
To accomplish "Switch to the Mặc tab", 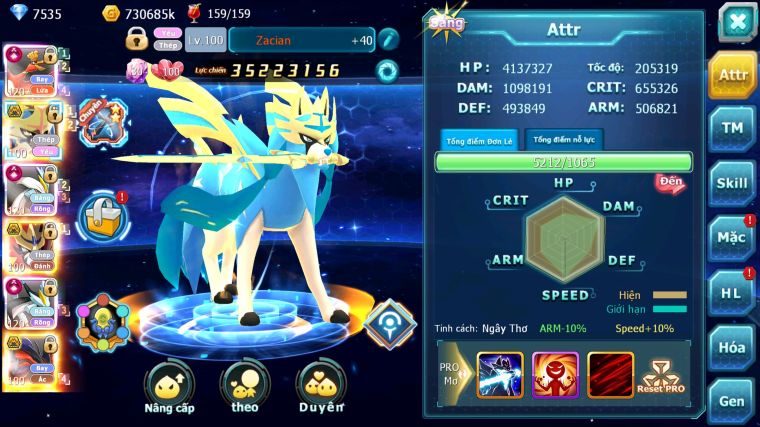I will (x=732, y=238).
